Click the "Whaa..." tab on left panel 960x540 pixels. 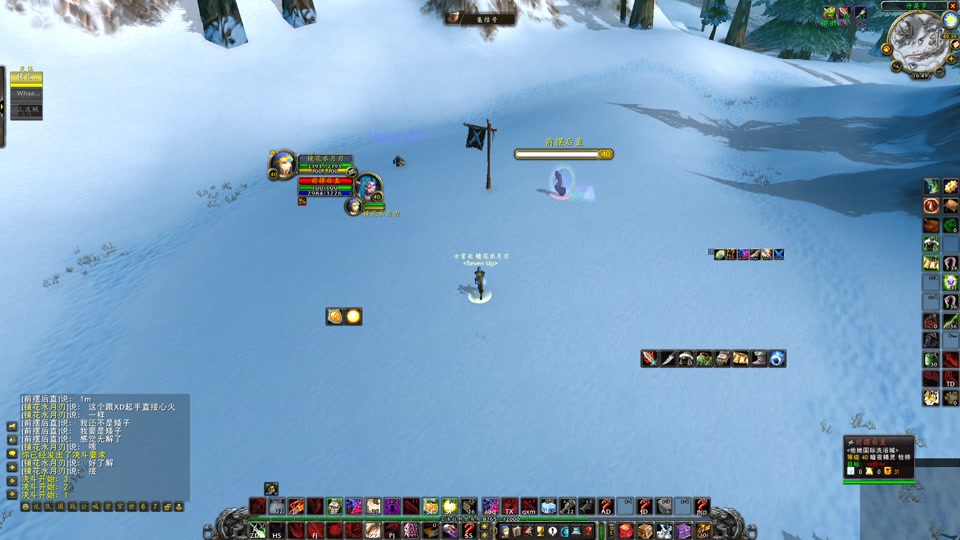tap(27, 94)
